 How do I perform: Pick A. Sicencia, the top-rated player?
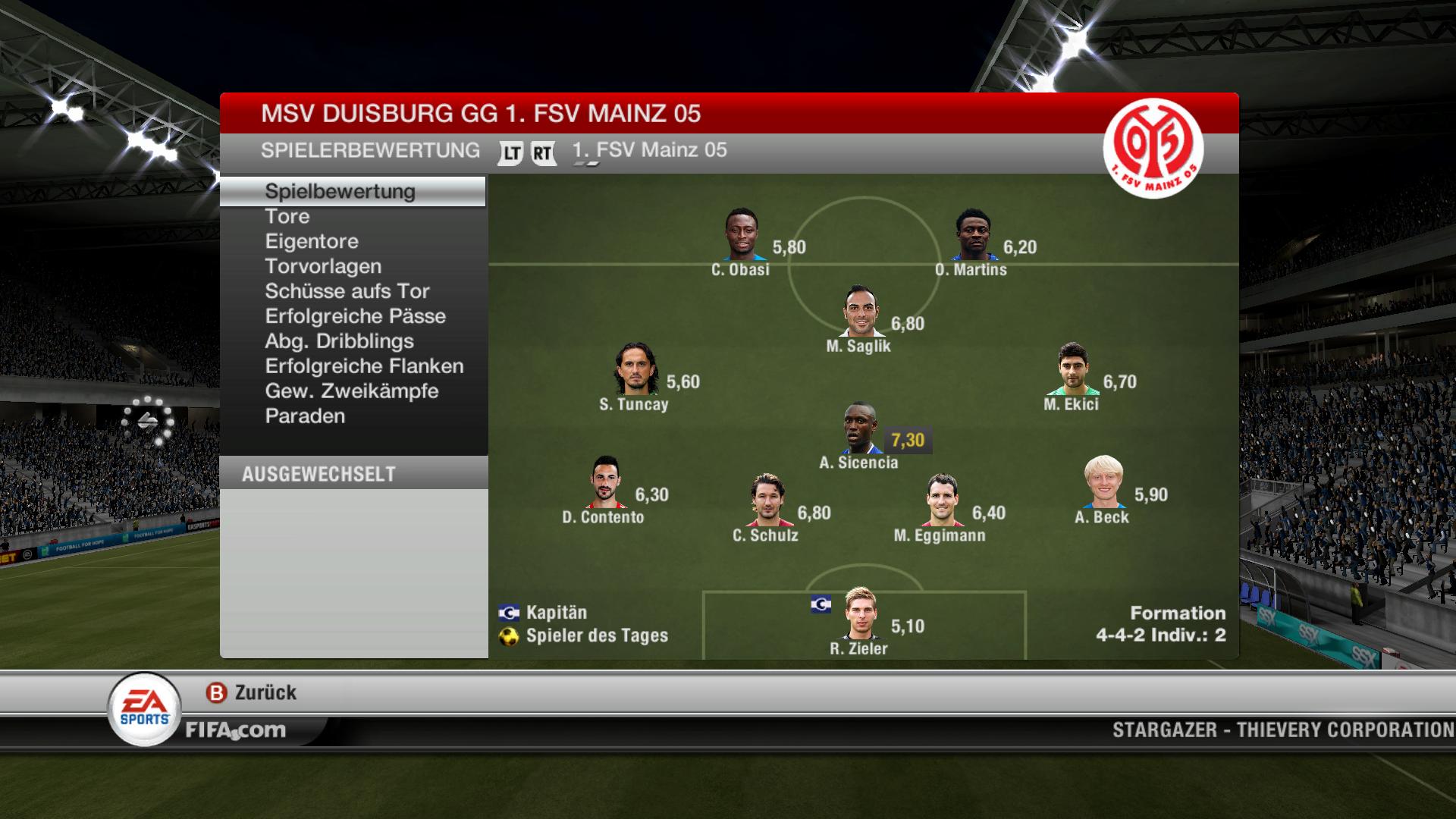861,428
